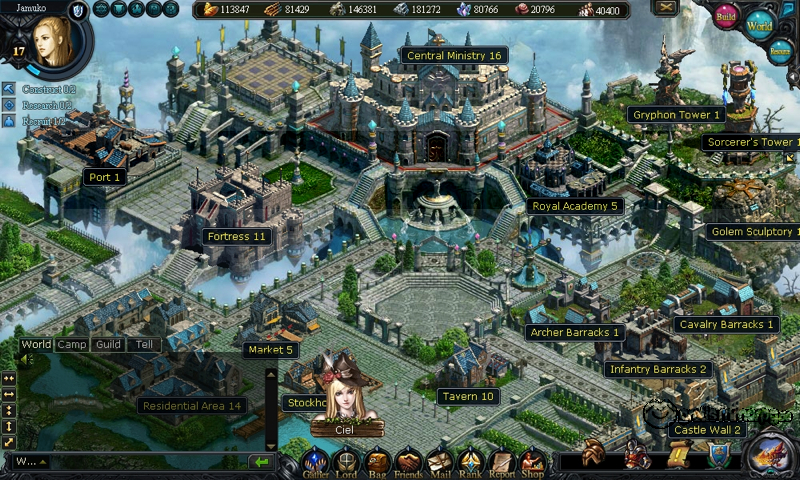Screen dimensions: 800x480
Task: Open the Mail inbox
Action: (x=439, y=461)
